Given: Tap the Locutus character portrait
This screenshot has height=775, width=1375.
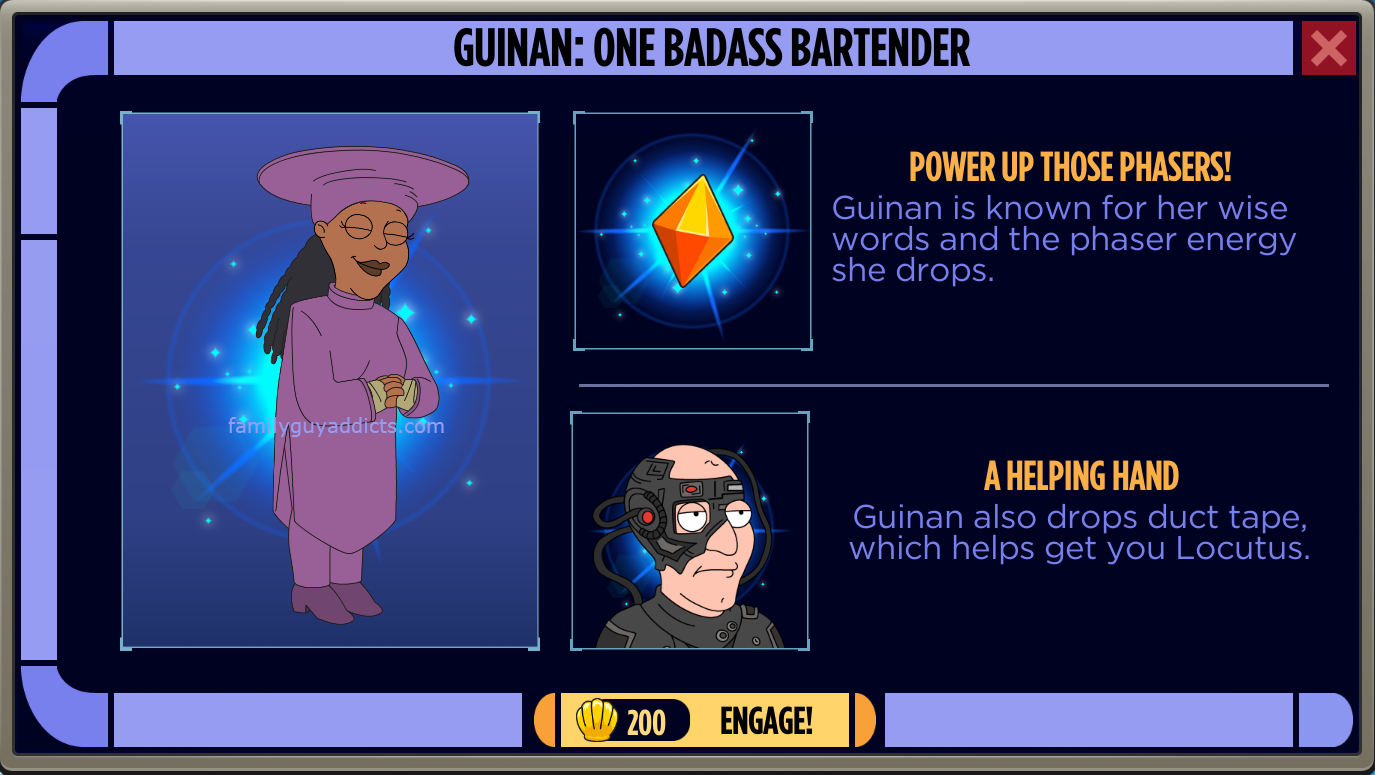Looking at the screenshot, I should [x=690, y=531].
